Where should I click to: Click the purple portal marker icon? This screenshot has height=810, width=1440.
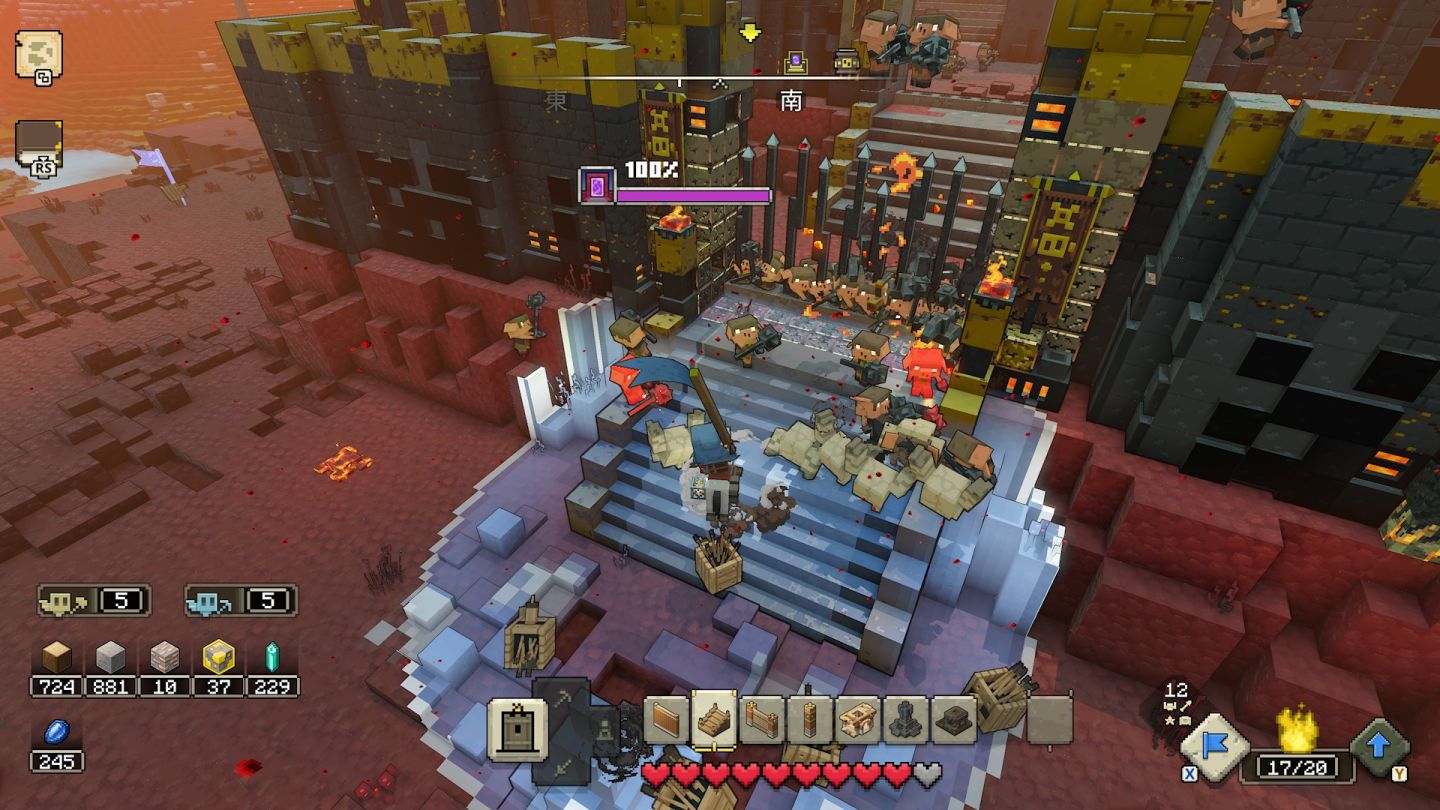[597, 186]
